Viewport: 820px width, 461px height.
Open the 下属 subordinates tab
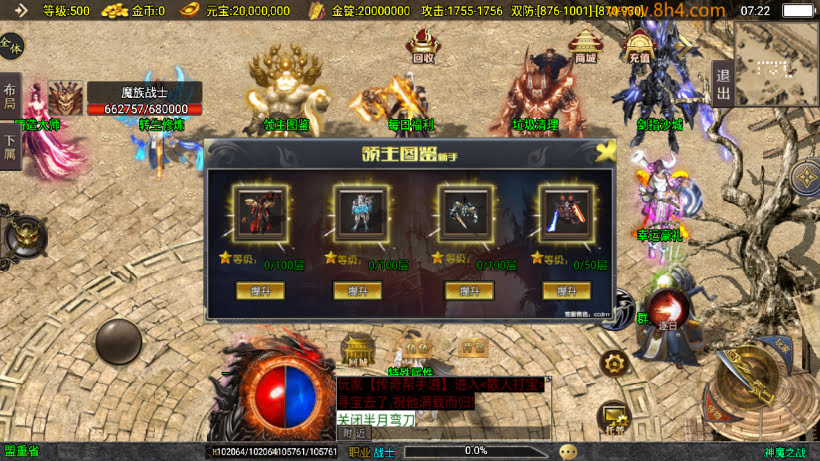tap(9, 148)
